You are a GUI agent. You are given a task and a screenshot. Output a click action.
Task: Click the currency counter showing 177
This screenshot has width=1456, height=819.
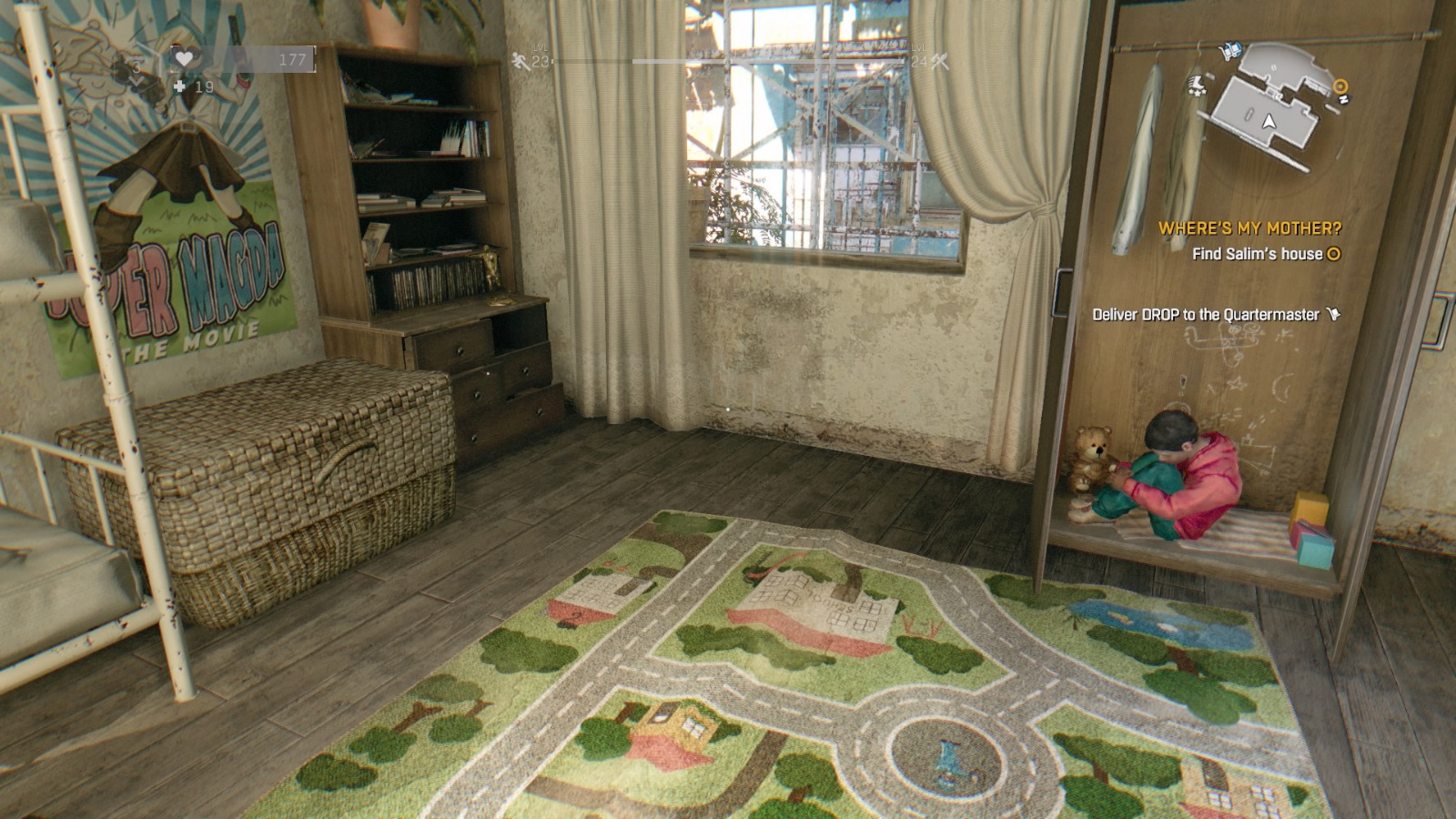293,57
